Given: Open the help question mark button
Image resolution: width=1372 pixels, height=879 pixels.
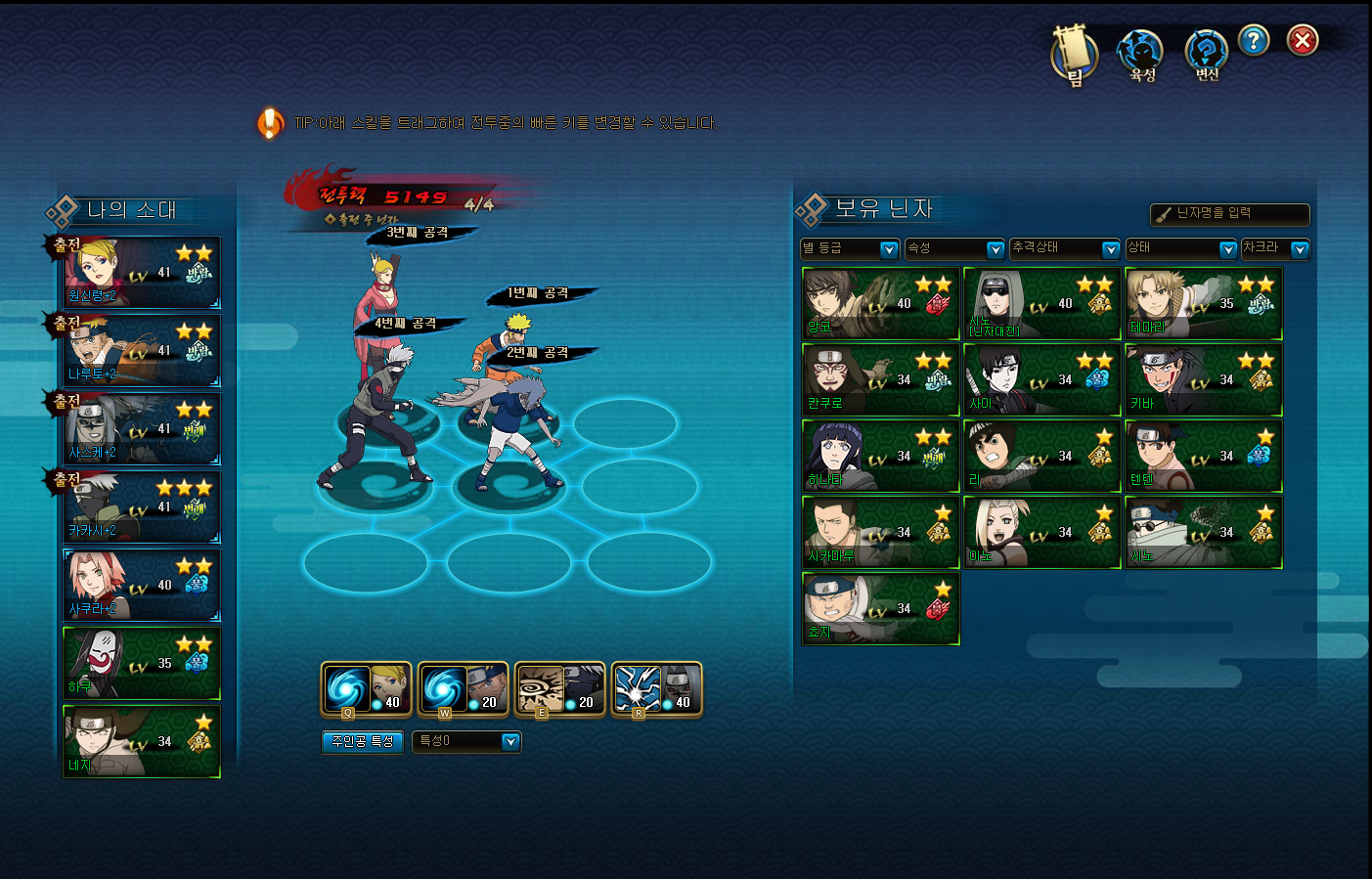Looking at the screenshot, I should coord(1253,40).
